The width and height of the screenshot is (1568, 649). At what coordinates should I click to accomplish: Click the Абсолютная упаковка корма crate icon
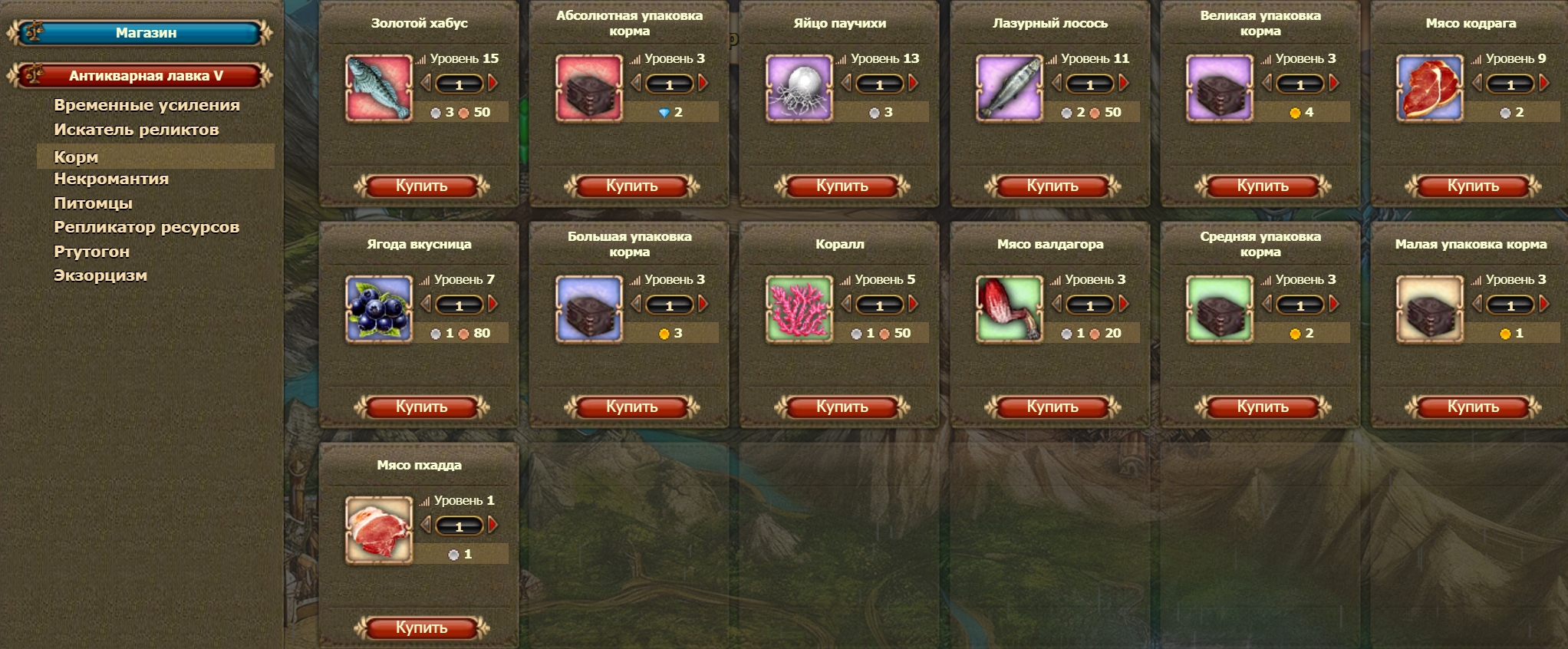[590, 86]
